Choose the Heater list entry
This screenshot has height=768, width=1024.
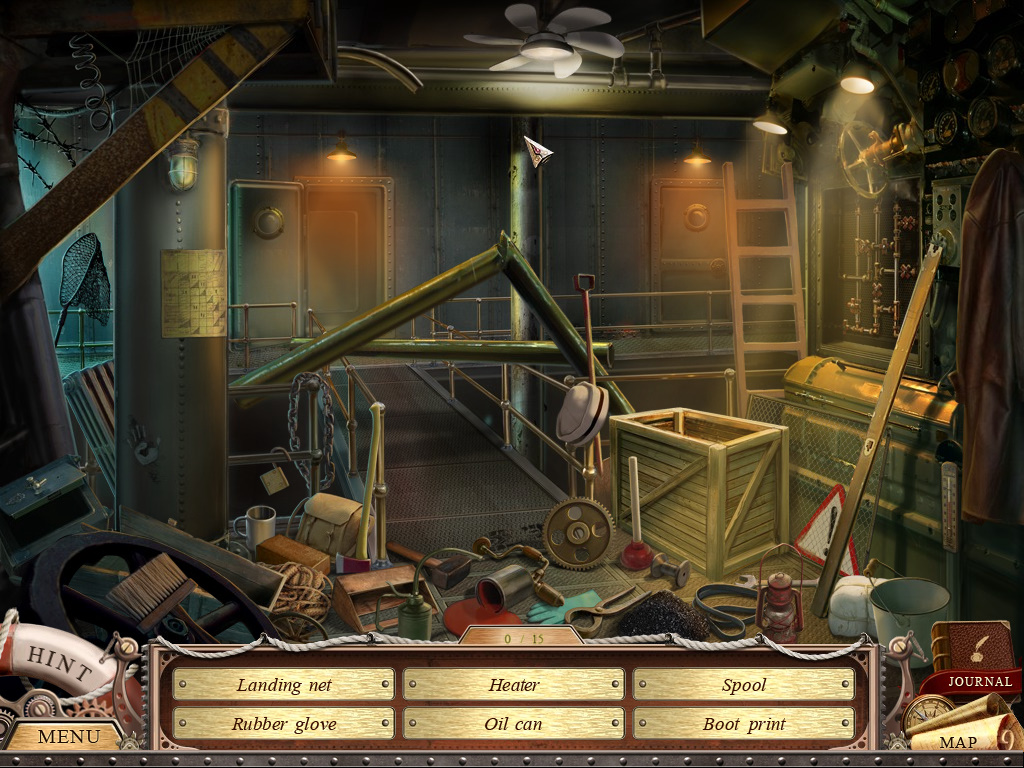[513, 685]
